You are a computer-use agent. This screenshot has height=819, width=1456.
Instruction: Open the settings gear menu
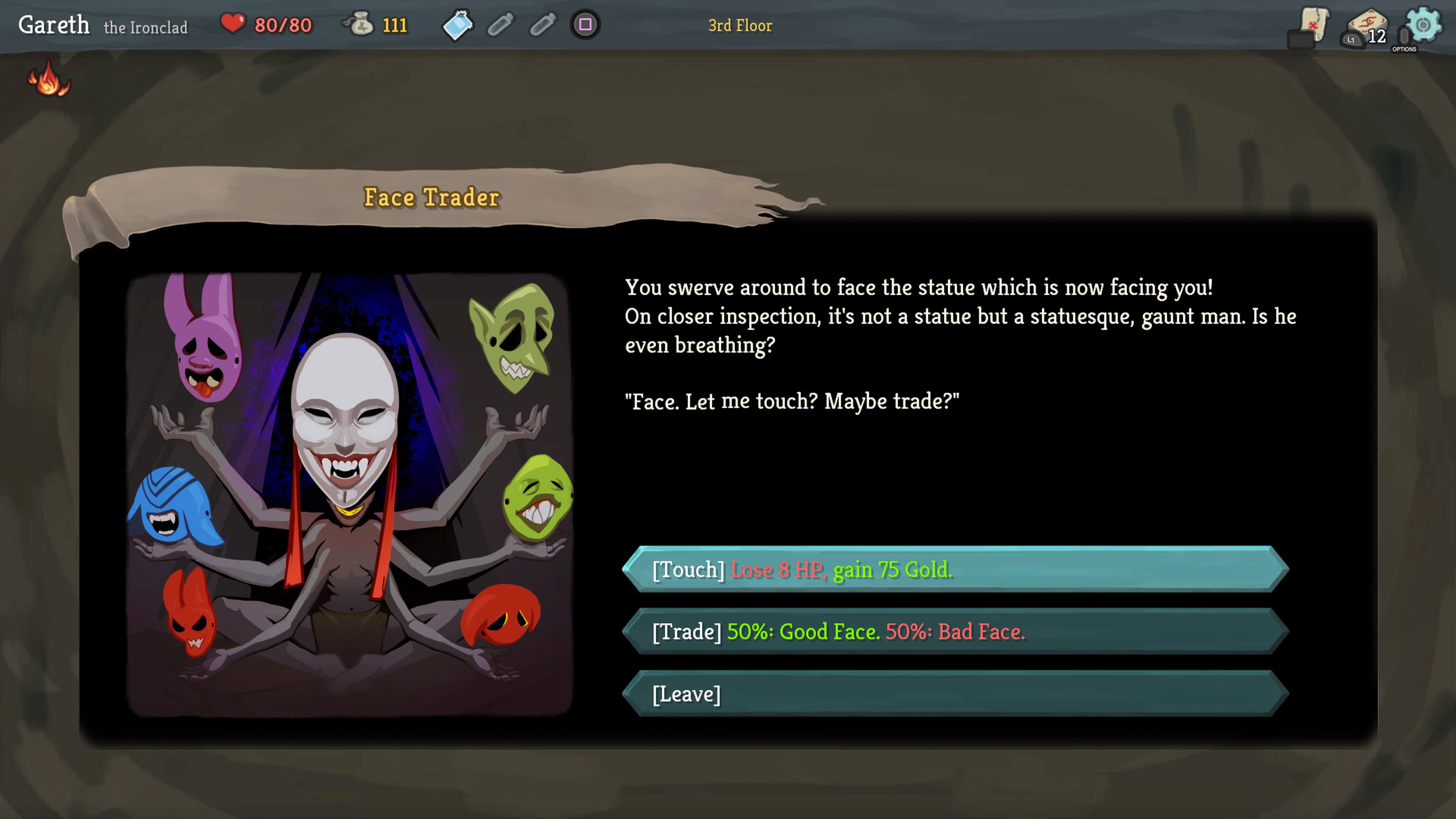[x=1423, y=25]
